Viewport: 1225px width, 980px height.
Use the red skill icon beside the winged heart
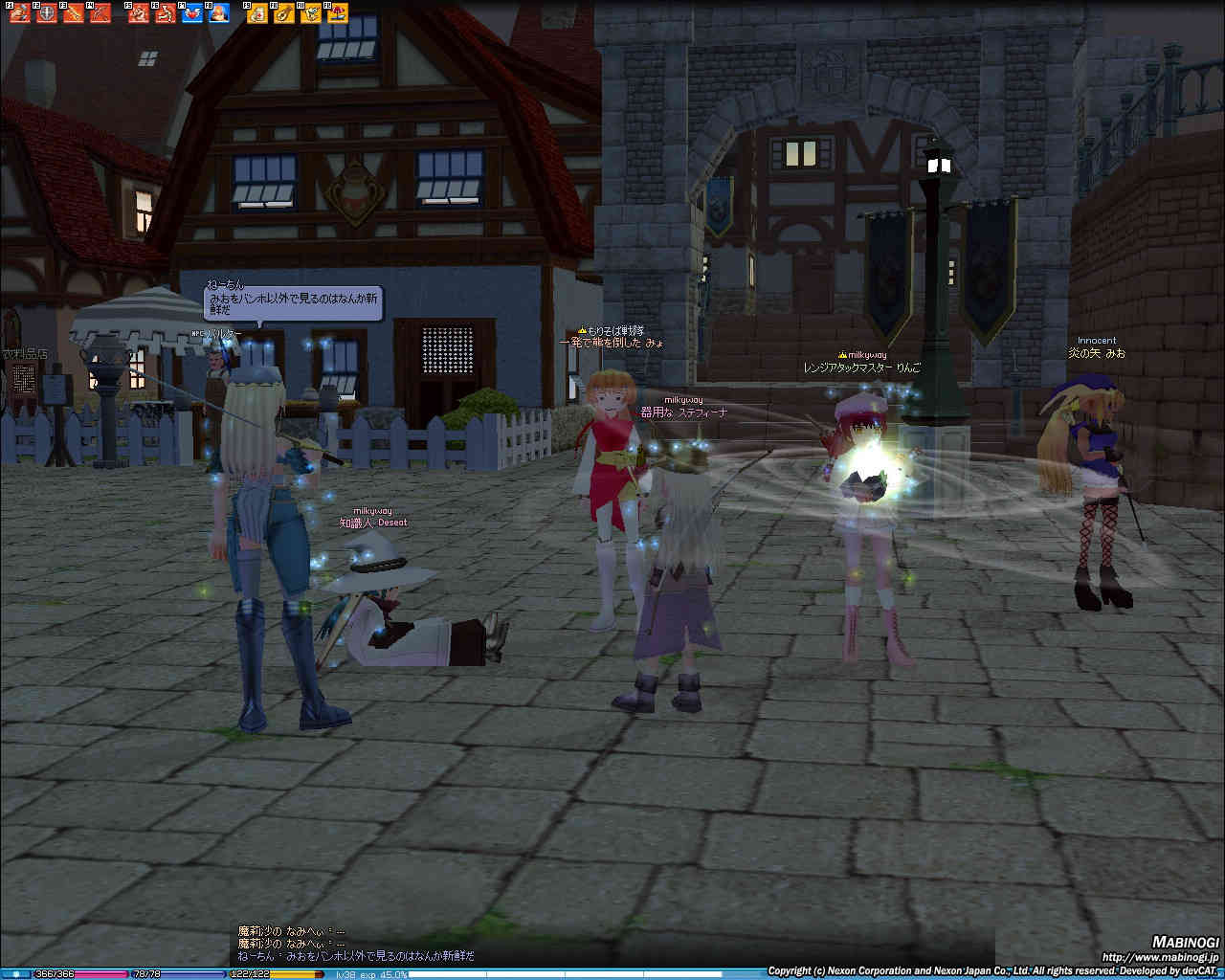point(166,13)
